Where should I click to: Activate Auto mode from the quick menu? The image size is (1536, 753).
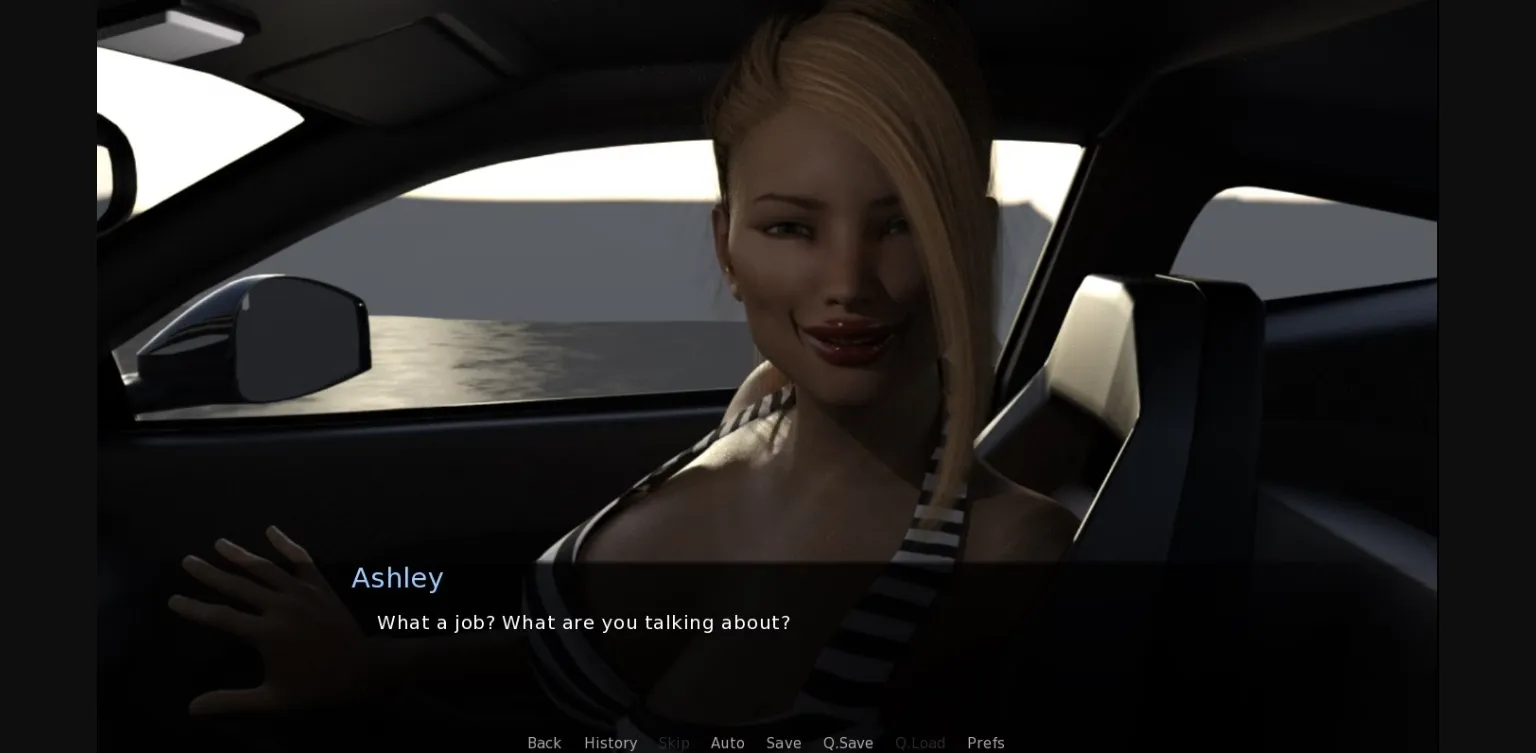(x=727, y=742)
